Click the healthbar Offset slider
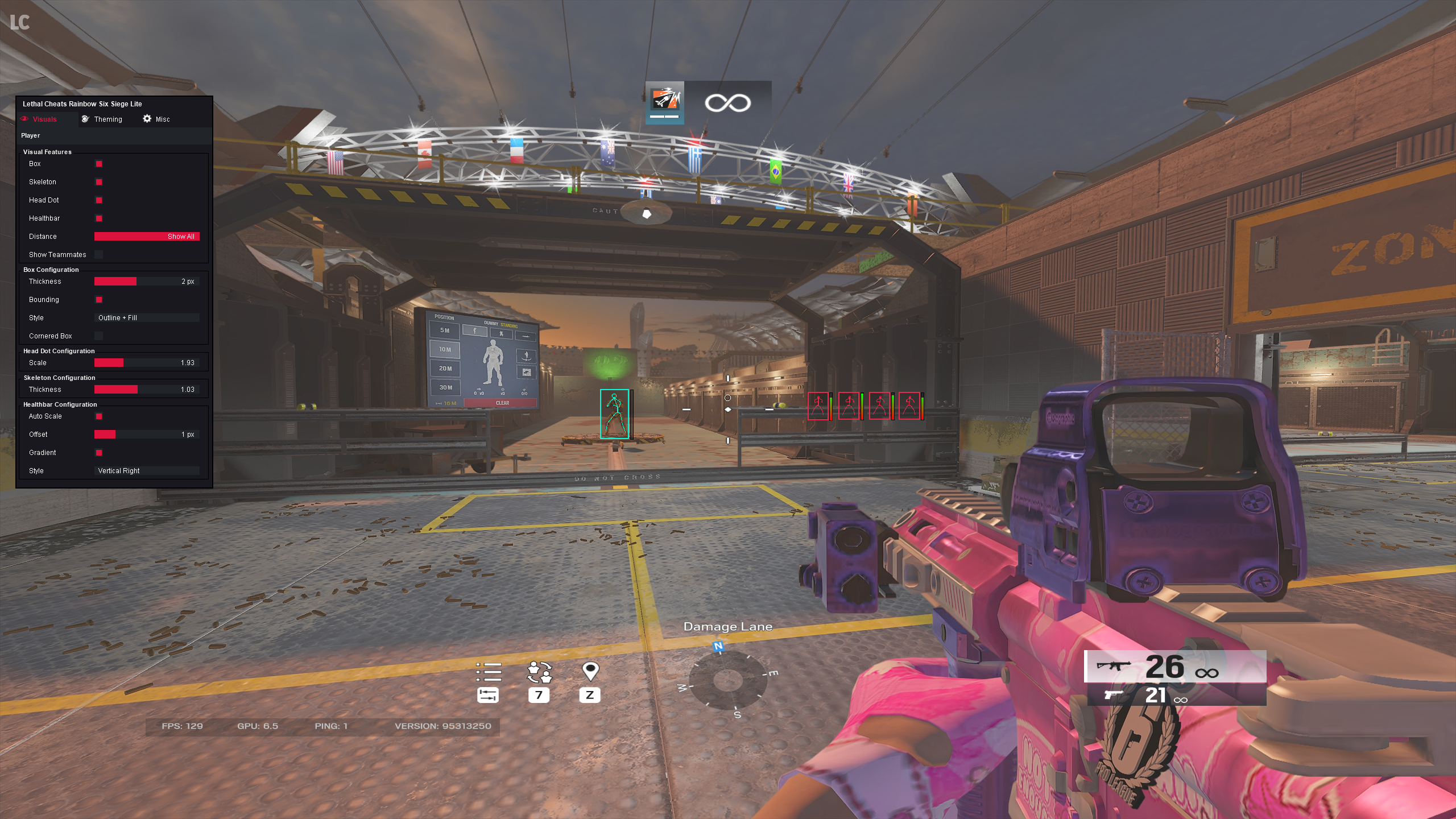This screenshot has width=1456, height=819. click(147, 435)
